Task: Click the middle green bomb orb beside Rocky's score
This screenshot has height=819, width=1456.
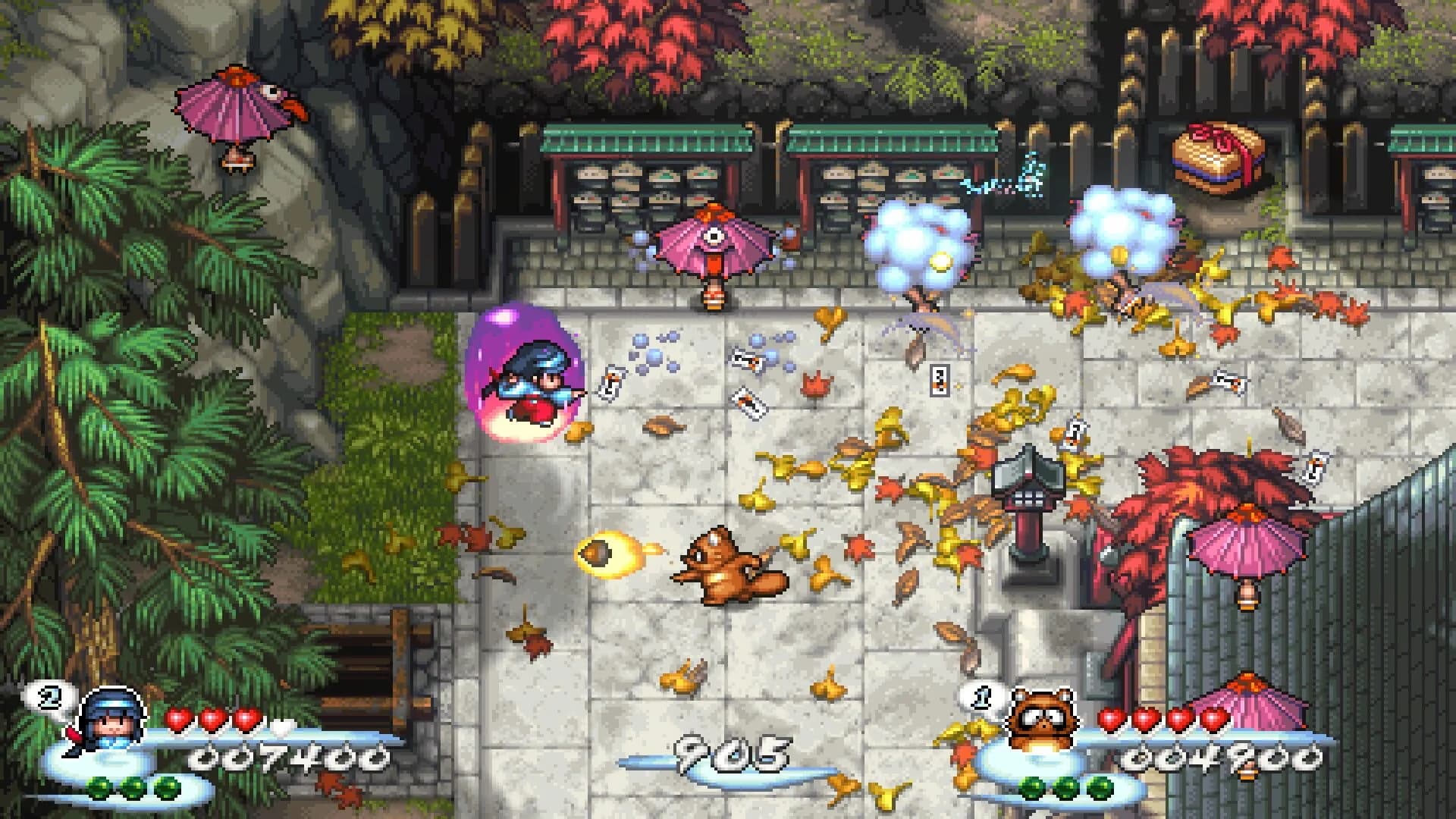Action: coord(1067,788)
